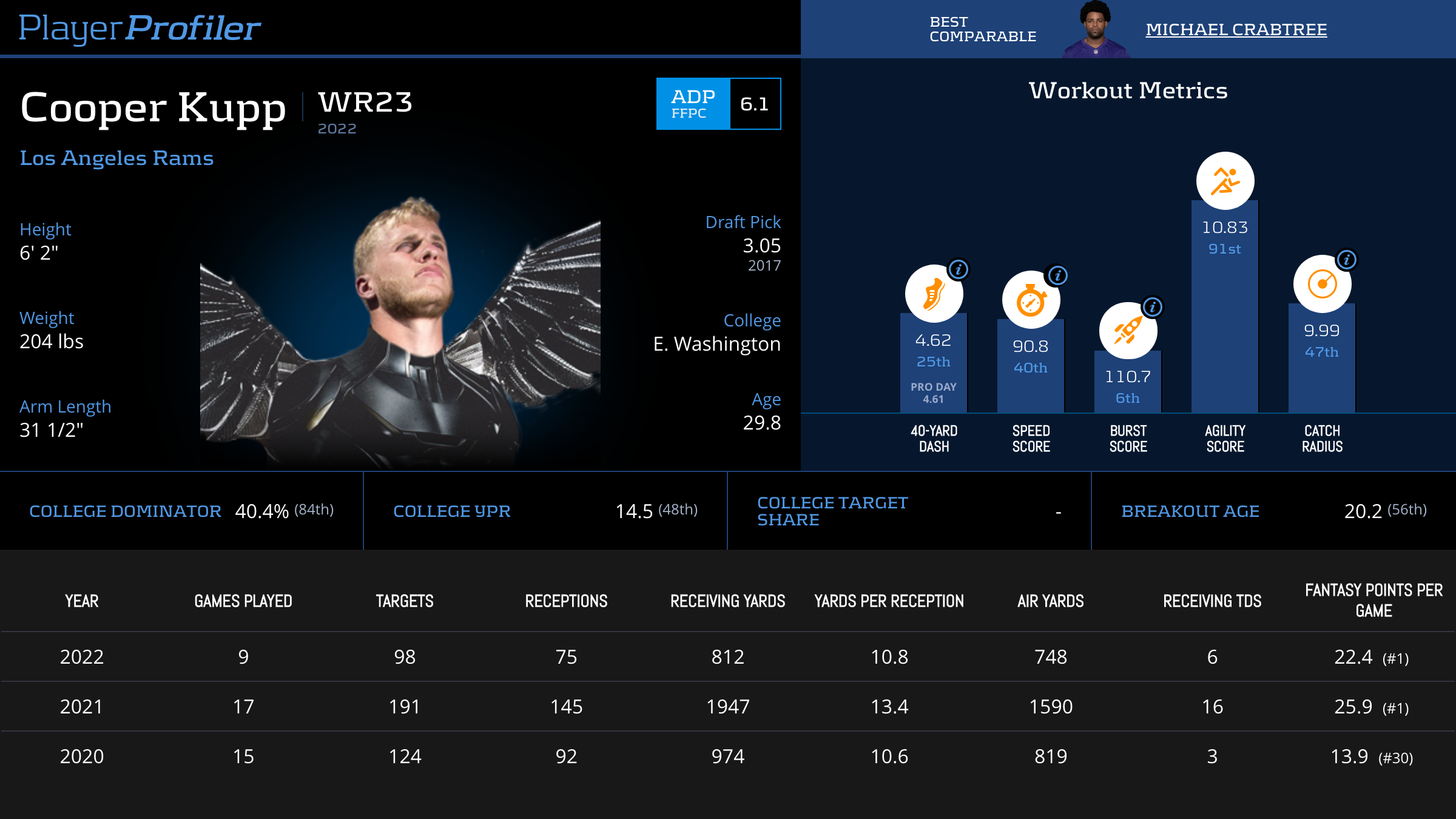Show info for the Catch Radius metric

[x=1346, y=260]
